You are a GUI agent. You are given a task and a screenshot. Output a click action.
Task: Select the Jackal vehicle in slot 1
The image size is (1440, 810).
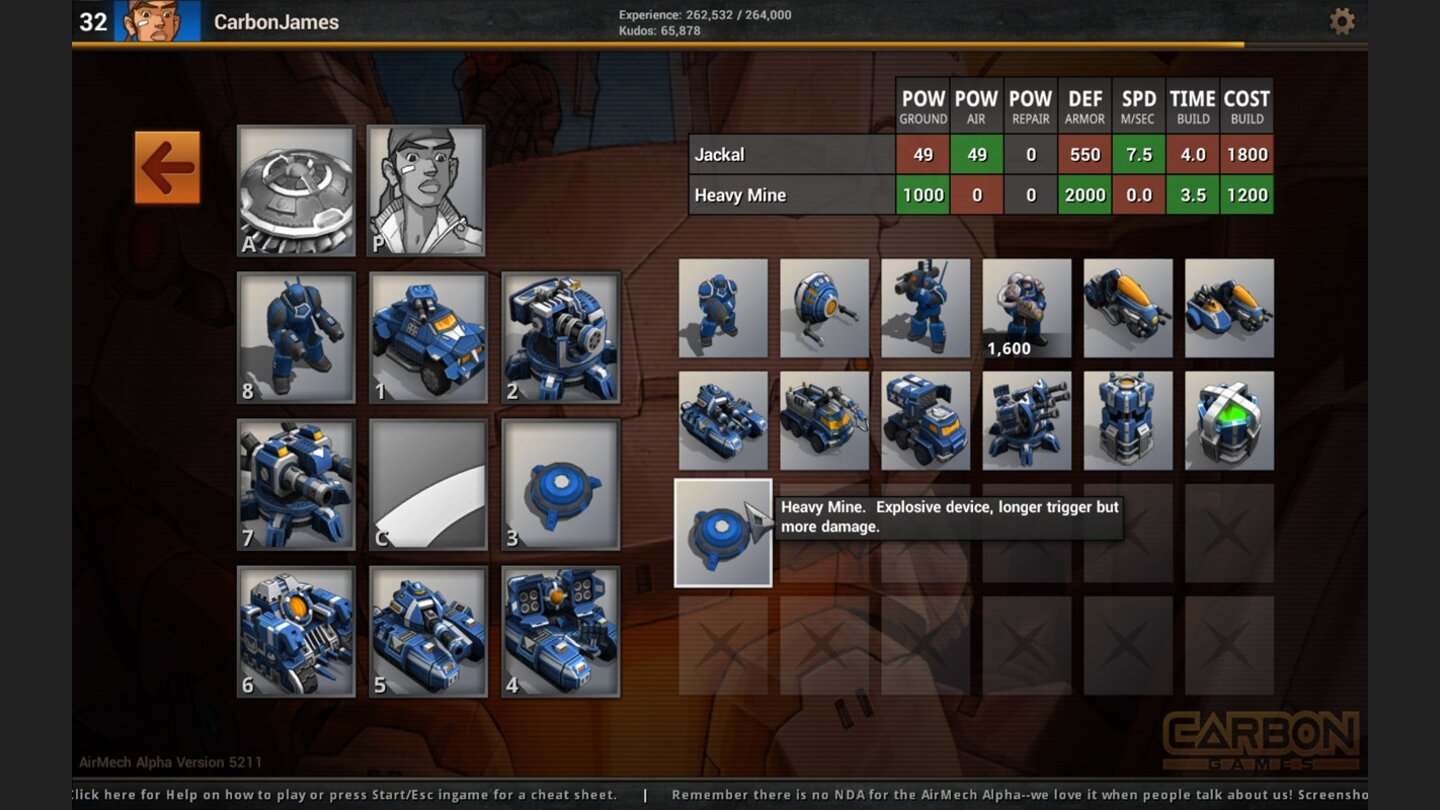click(427, 337)
